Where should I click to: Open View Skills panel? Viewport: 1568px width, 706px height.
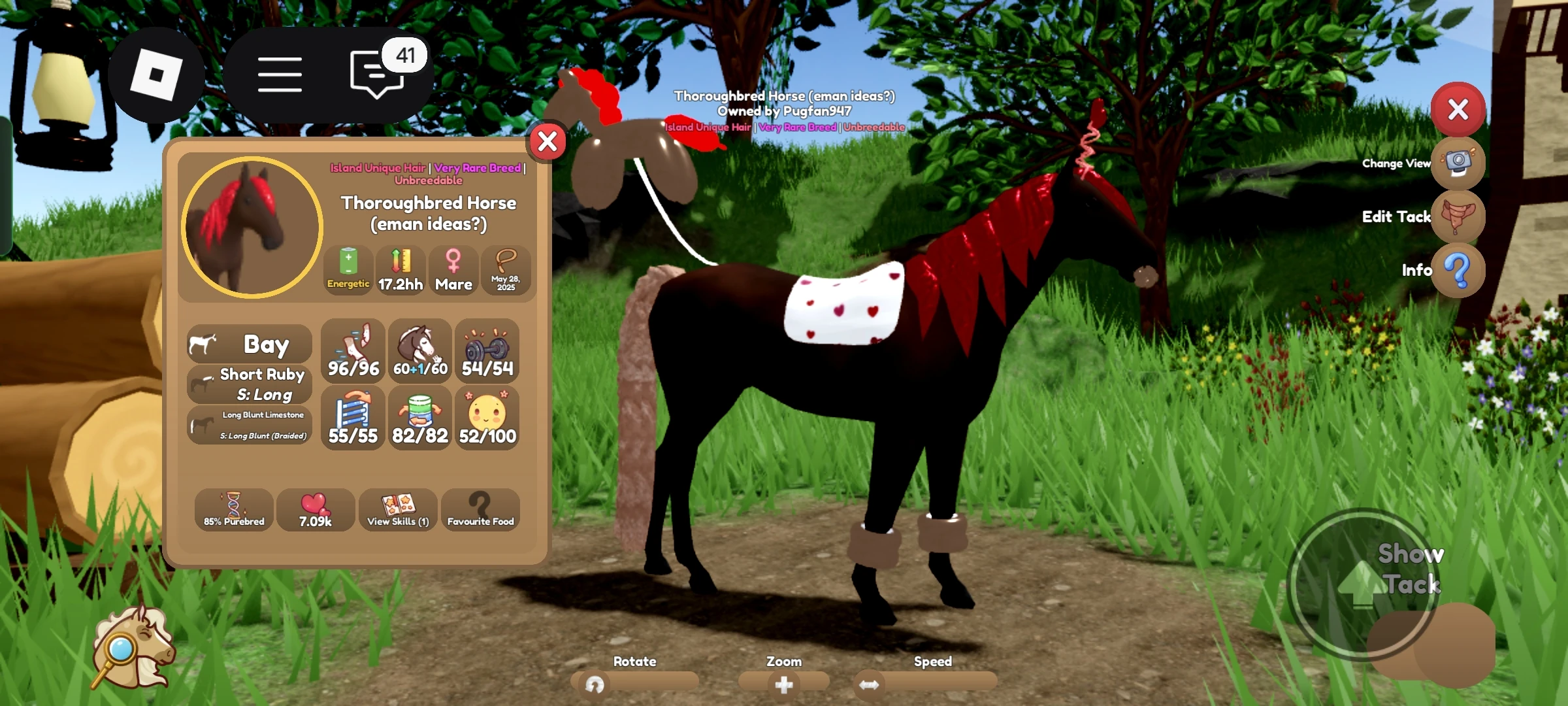398,510
